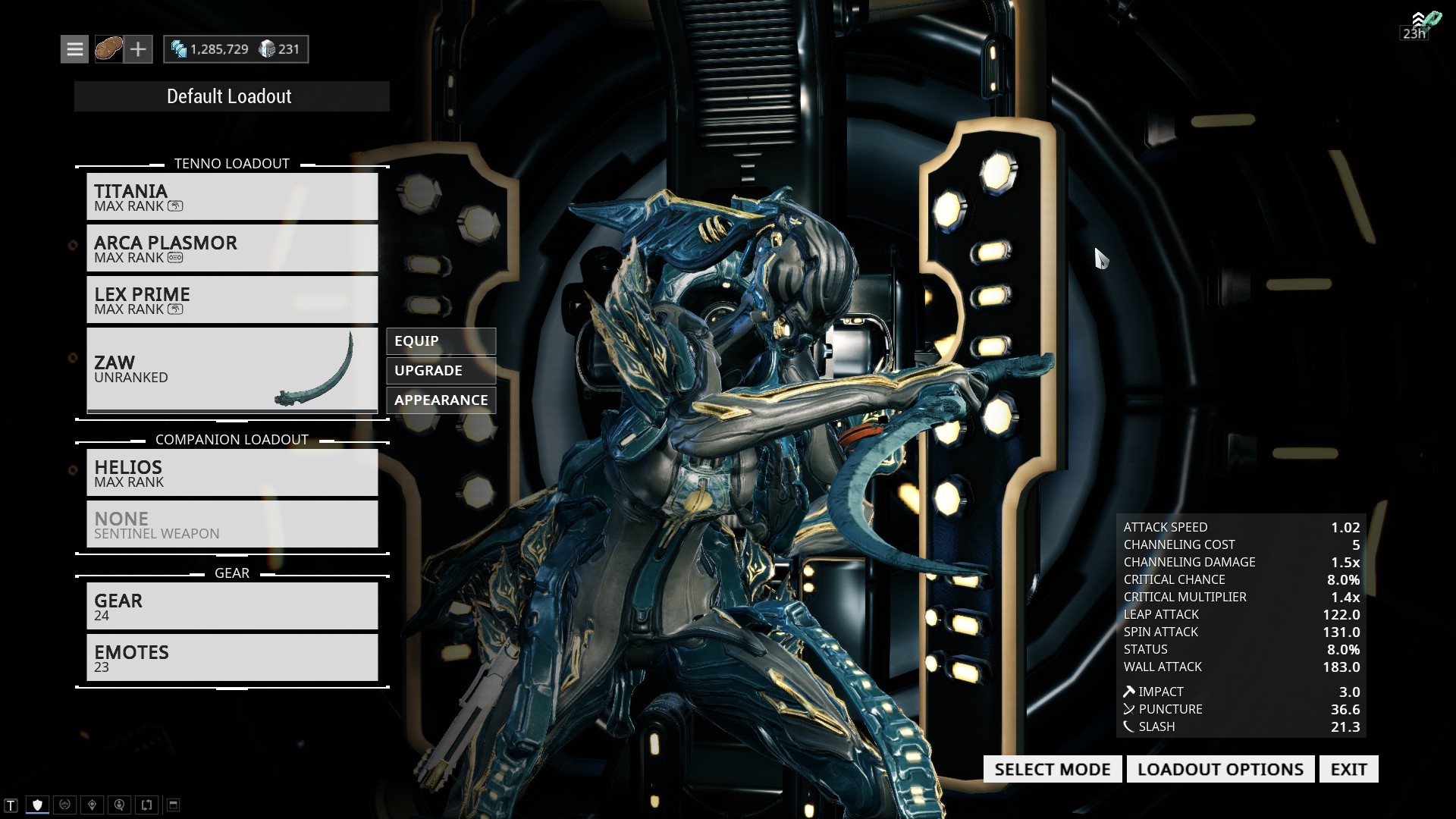
Task: Open Loadout Options
Action: pyautogui.click(x=1220, y=769)
